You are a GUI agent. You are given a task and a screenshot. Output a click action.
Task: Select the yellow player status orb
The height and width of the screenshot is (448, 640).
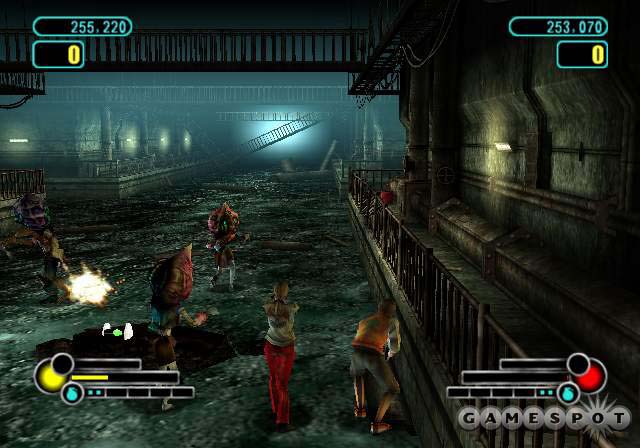(x=50, y=377)
